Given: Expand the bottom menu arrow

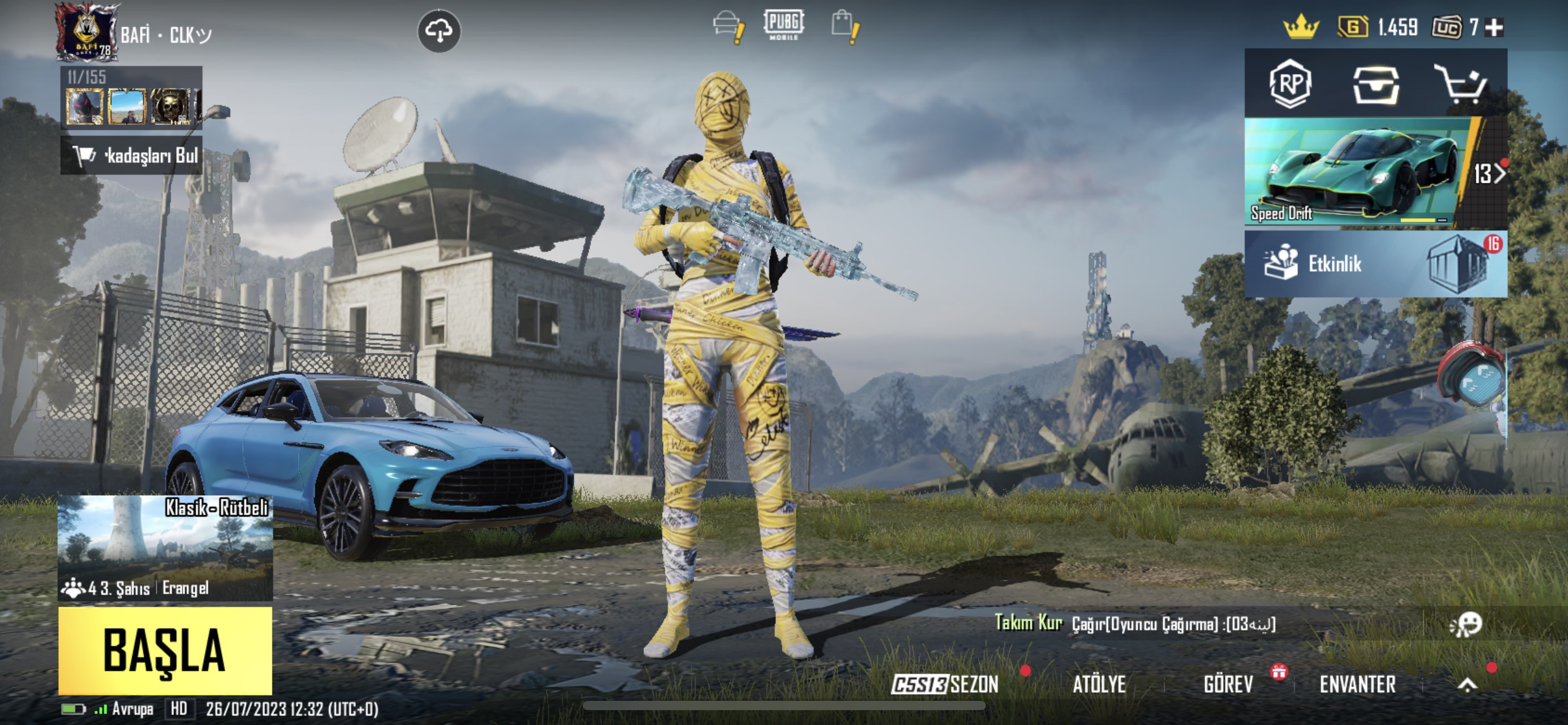Looking at the screenshot, I should (1467, 684).
